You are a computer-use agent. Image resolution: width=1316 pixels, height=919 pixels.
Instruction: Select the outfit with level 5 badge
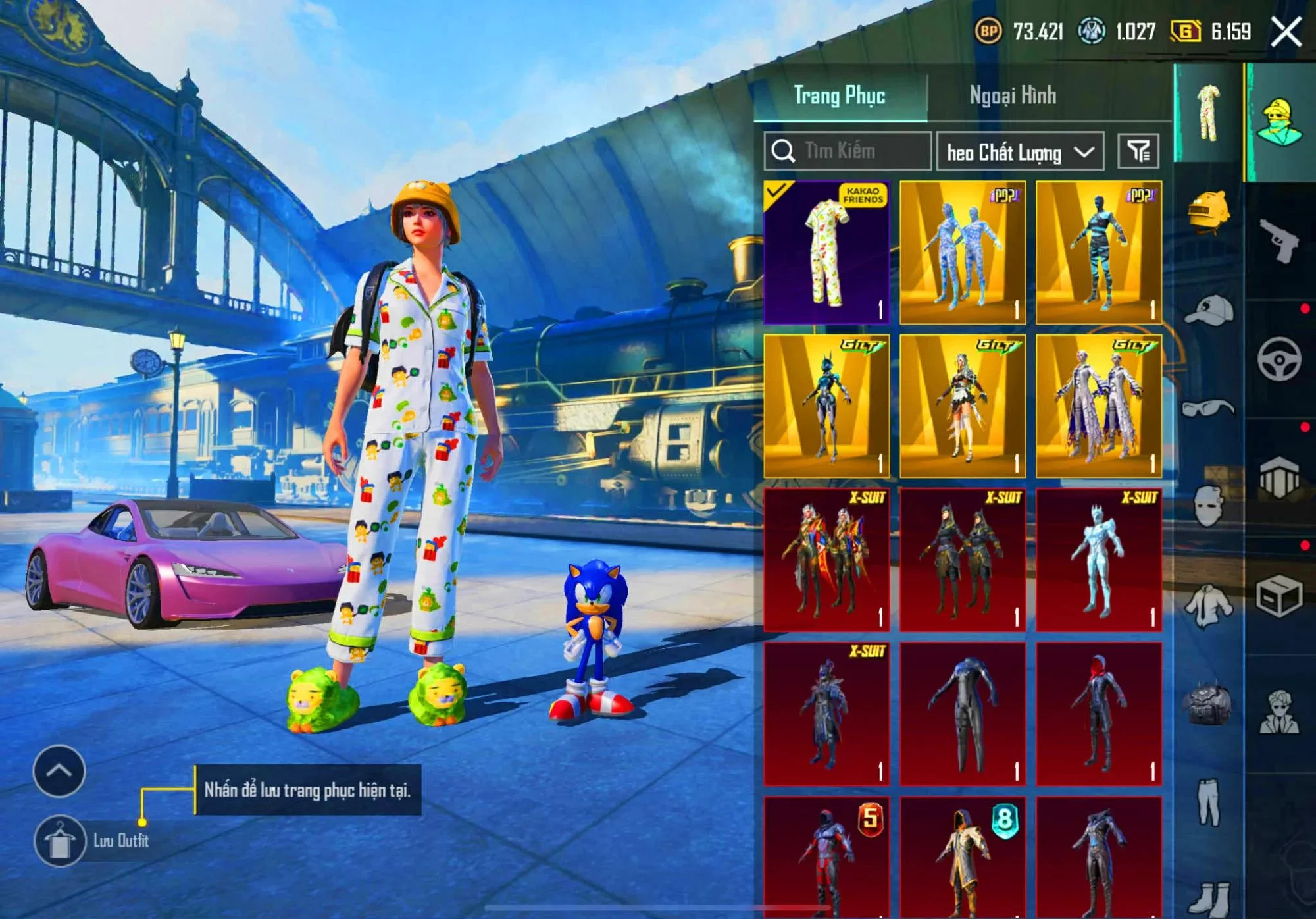[826, 856]
